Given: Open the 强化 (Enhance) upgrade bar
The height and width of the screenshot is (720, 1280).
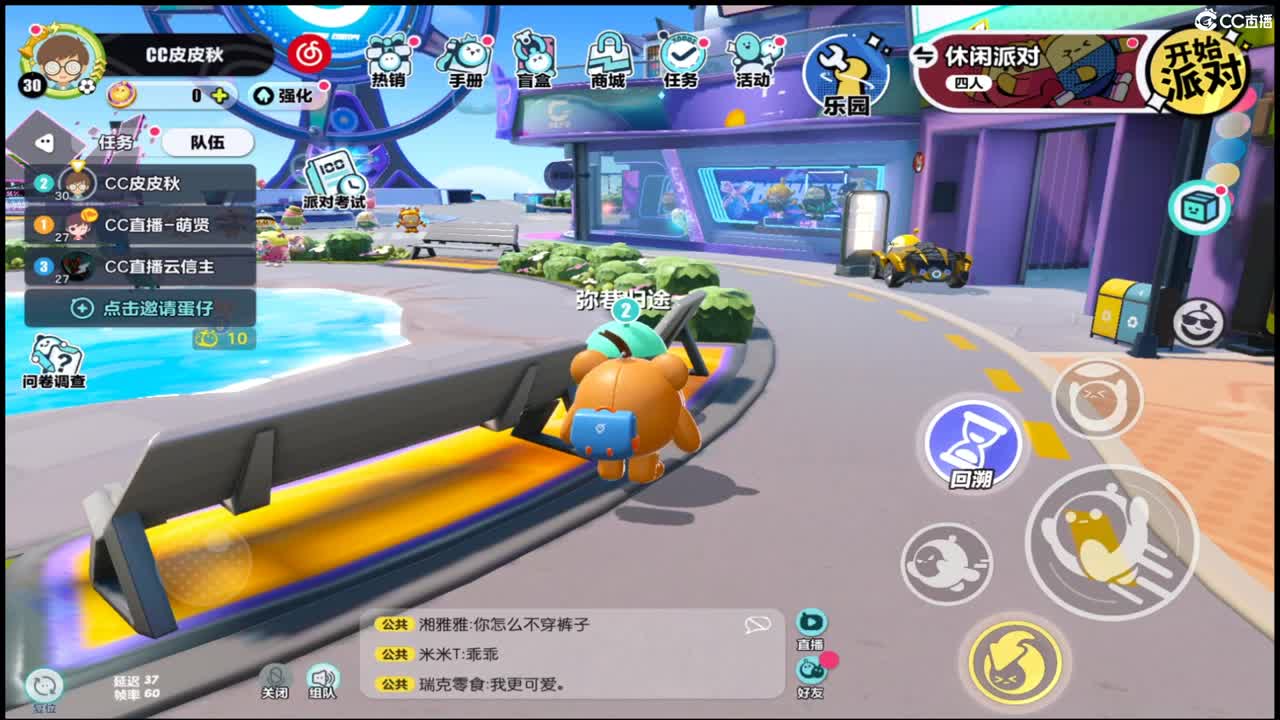Looking at the screenshot, I should coord(286,97).
